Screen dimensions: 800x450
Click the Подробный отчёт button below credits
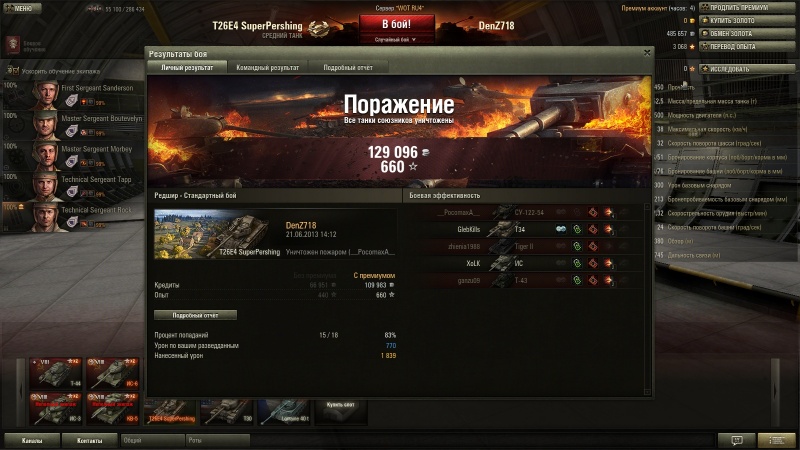click(196, 314)
